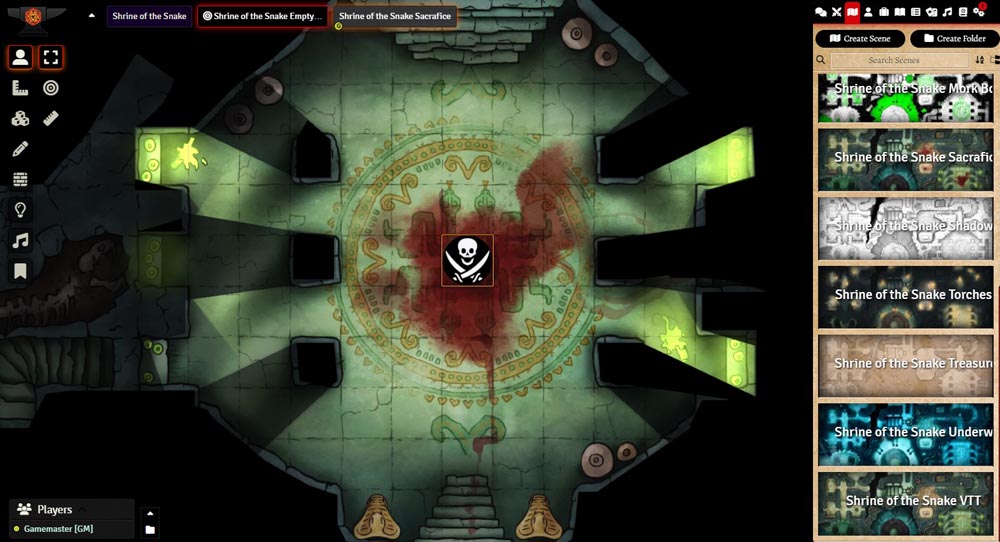Choose the Shrine of the Snake VTT scene
Image resolution: width=1000 pixels, height=542 pixels.
pos(905,502)
